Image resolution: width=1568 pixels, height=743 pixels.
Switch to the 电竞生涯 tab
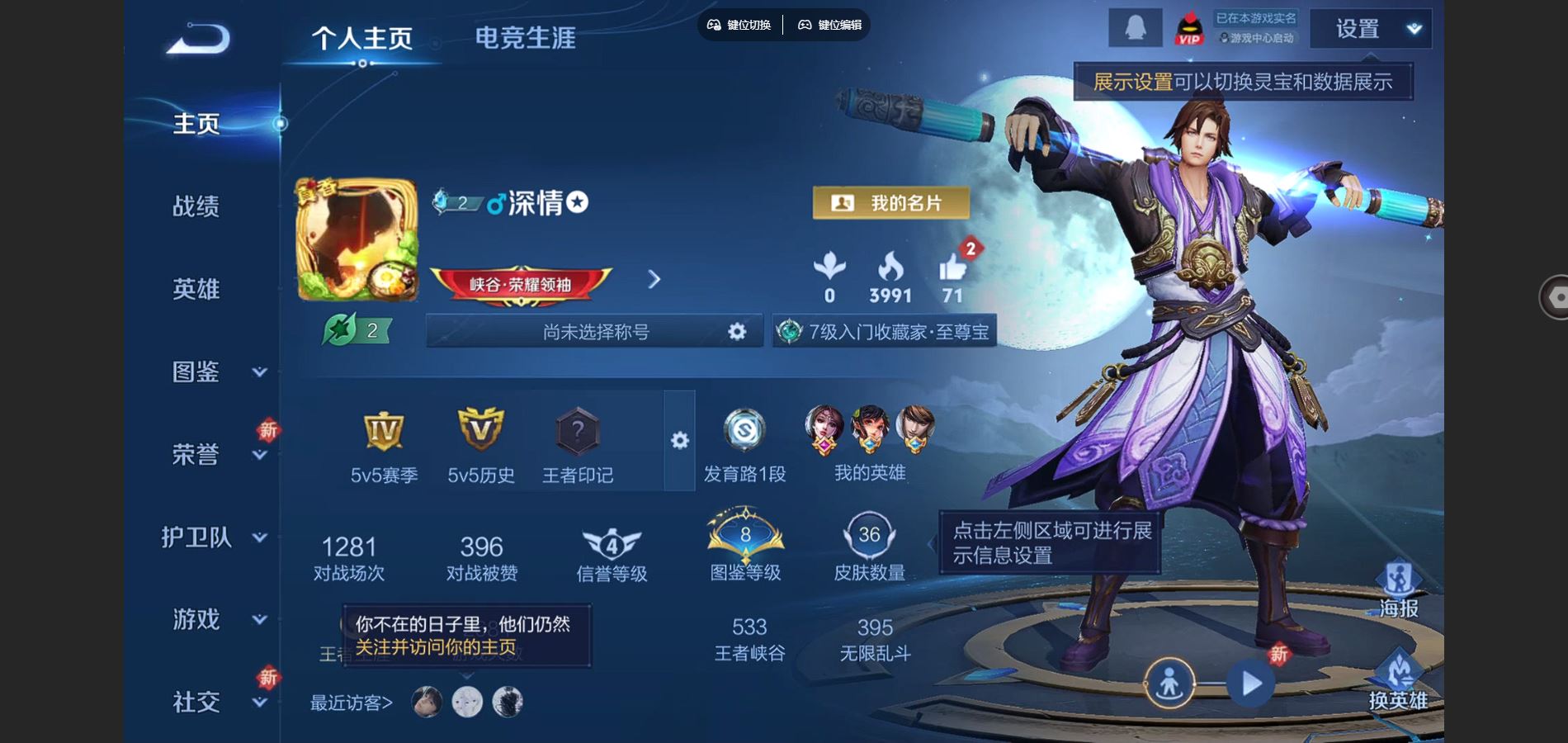pyautogui.click(x=527, y=35)
